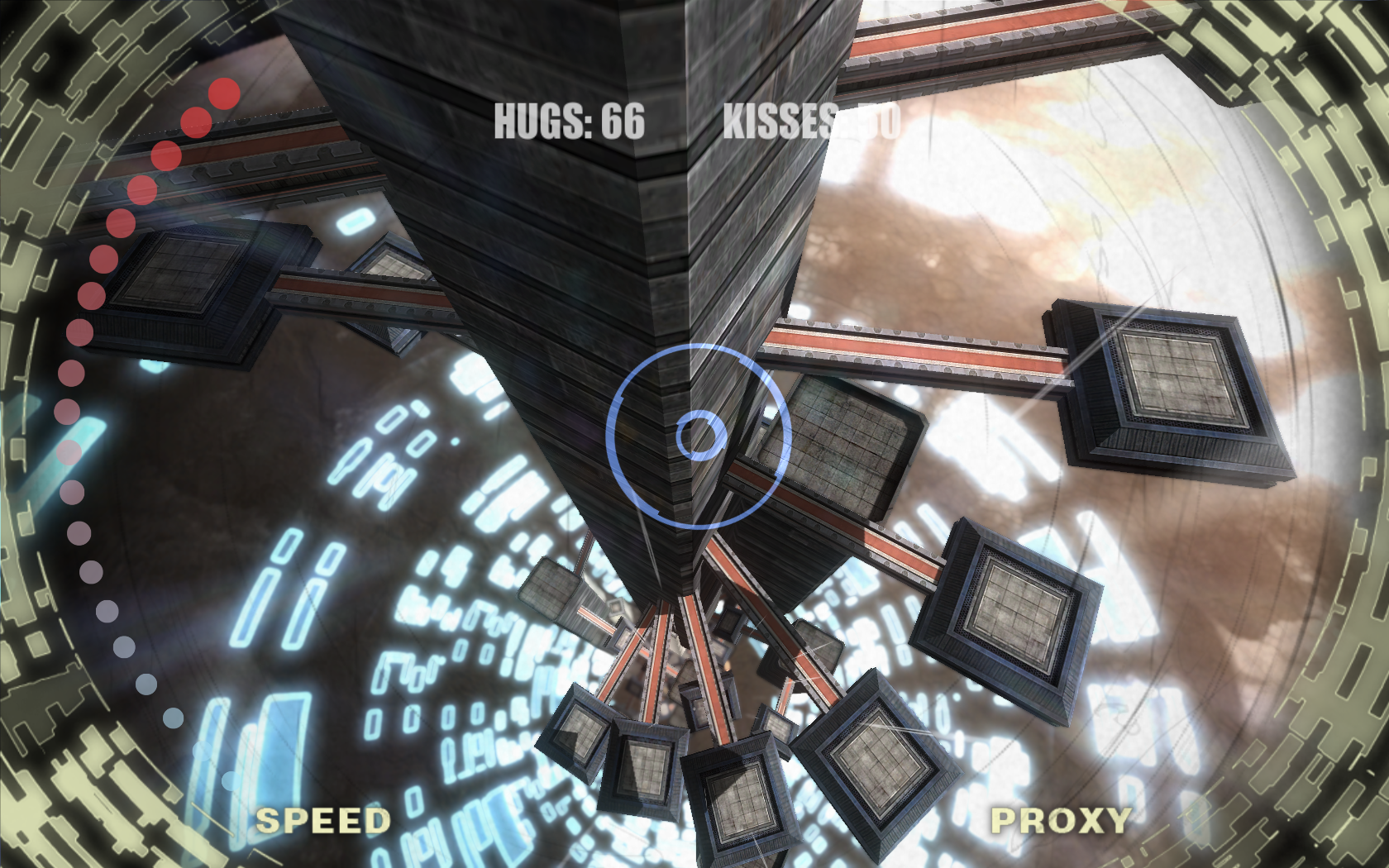
Task: Click the lowest white dot of the gauge
Action: coord(231,781)
